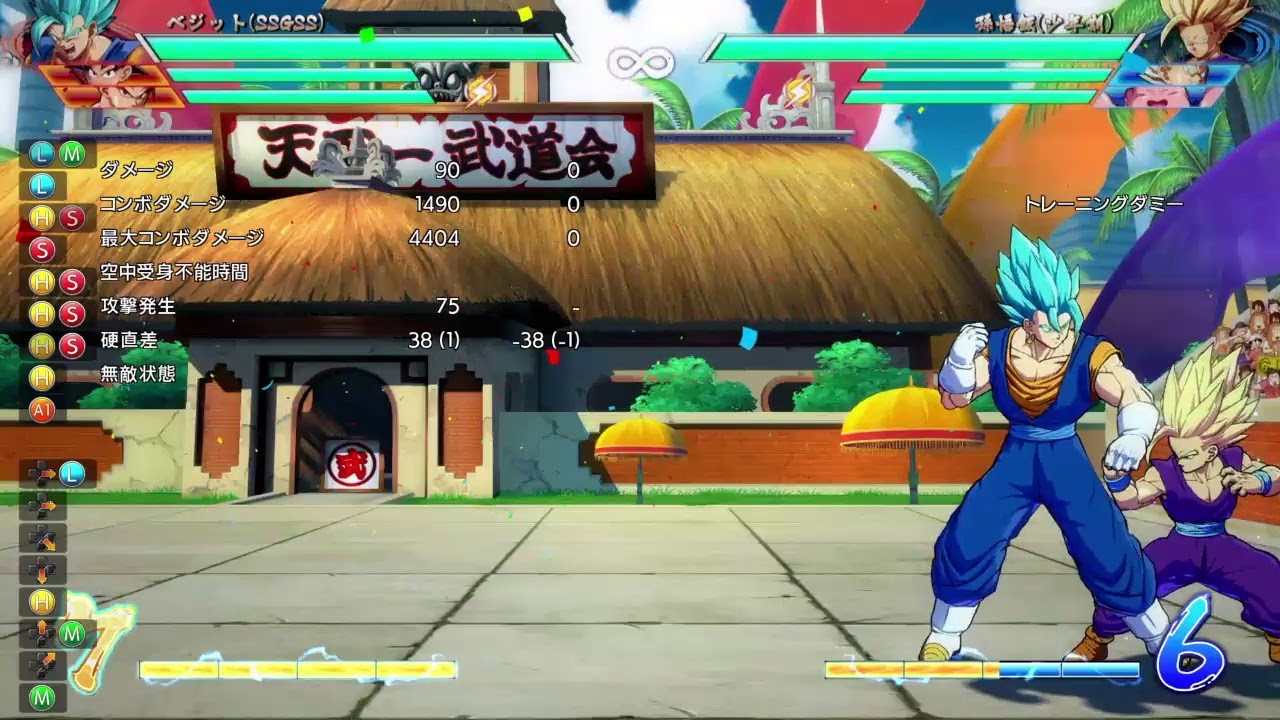Click the lightning spark icon beside Vegito's health bar

click(x=482, y=90)
